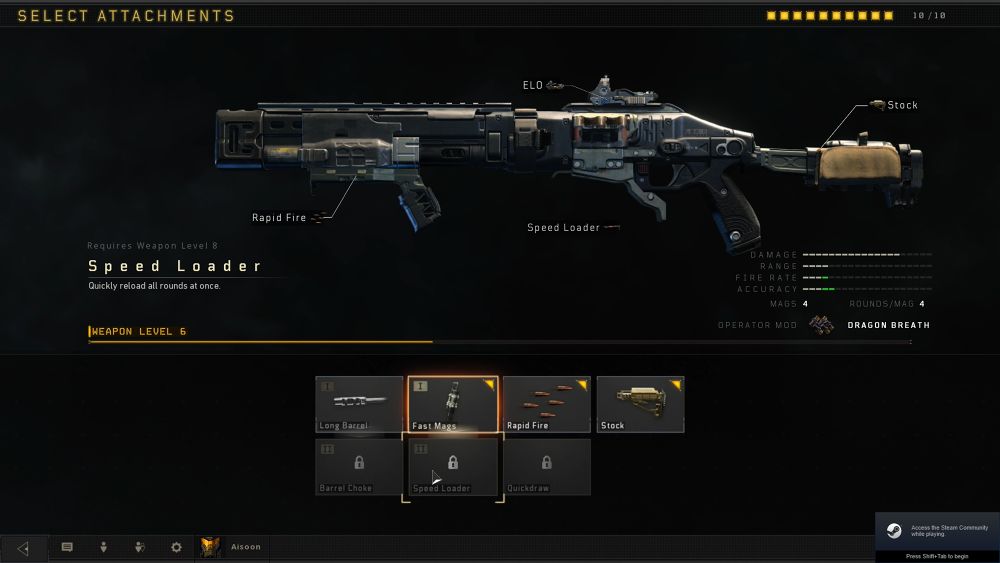The width and height of the screenshot is (1000, 563).
Task: Choose the locked Quickdraw attachment
Action: click(x=546, y=466)
